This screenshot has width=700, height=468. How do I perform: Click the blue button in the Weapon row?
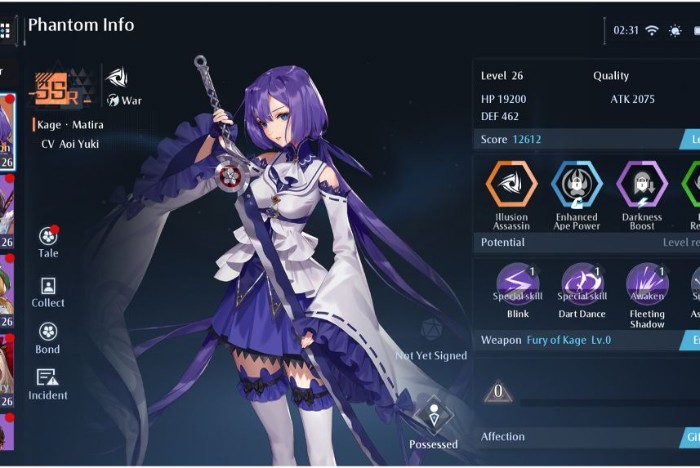coord(690,340)
